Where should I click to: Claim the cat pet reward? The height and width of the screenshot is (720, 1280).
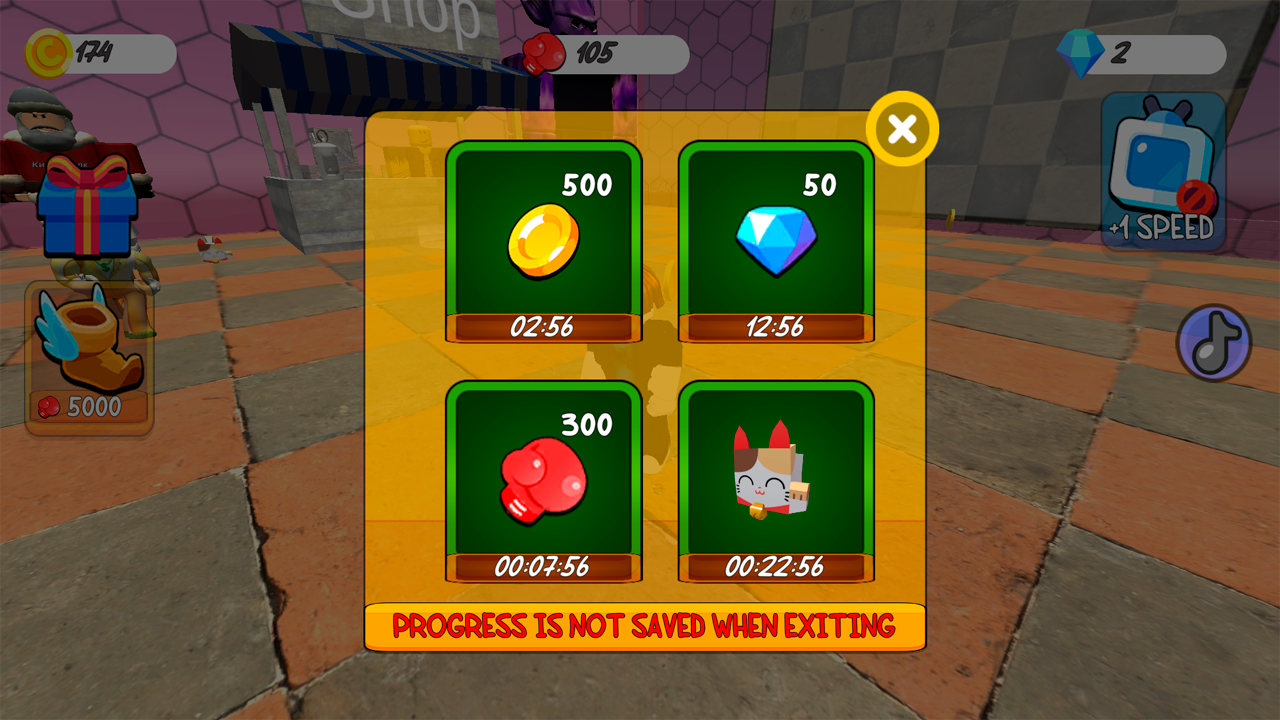(x=777, y=480)
